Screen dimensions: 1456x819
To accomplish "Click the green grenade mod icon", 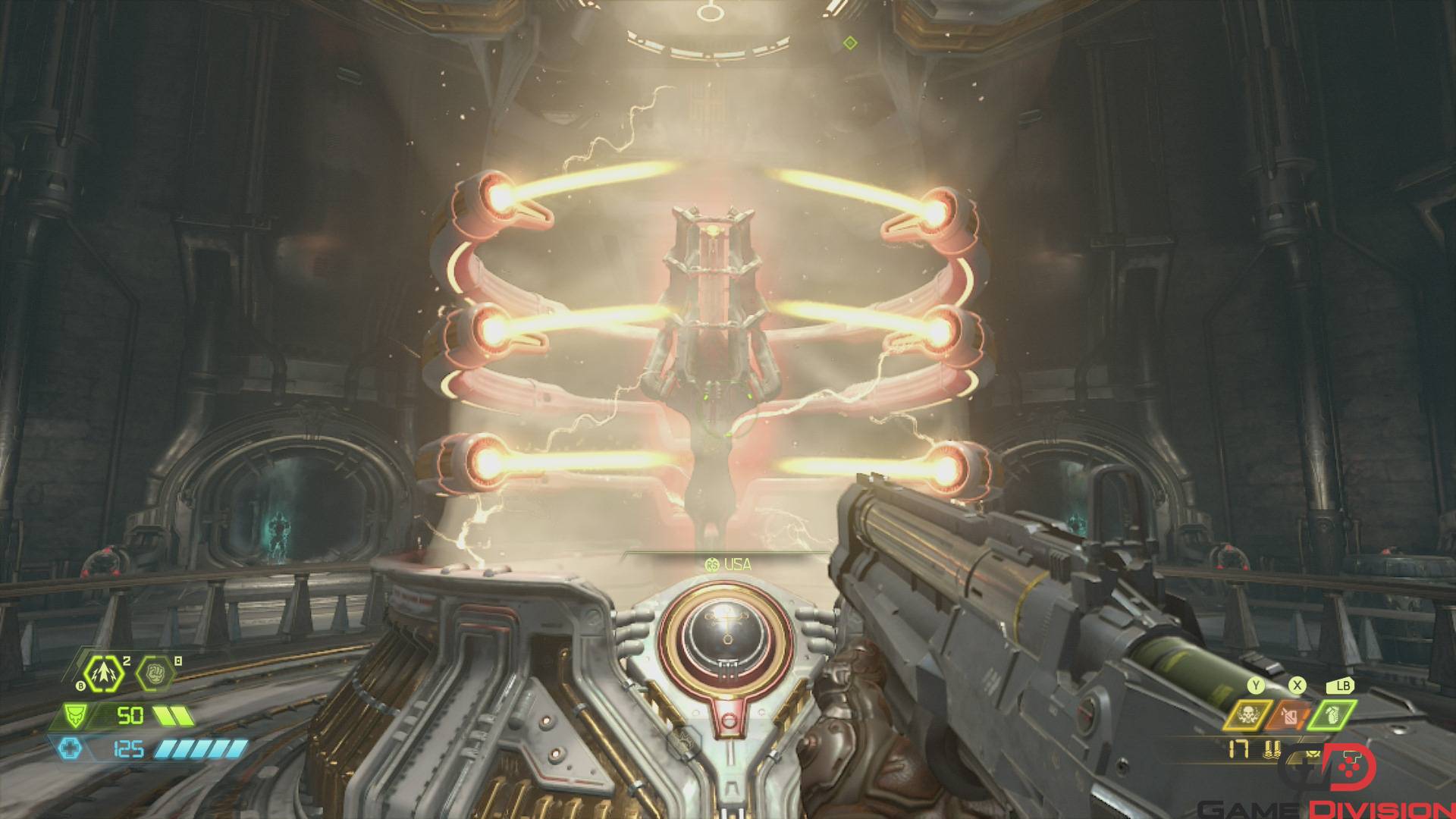I will coord(1332,714).
